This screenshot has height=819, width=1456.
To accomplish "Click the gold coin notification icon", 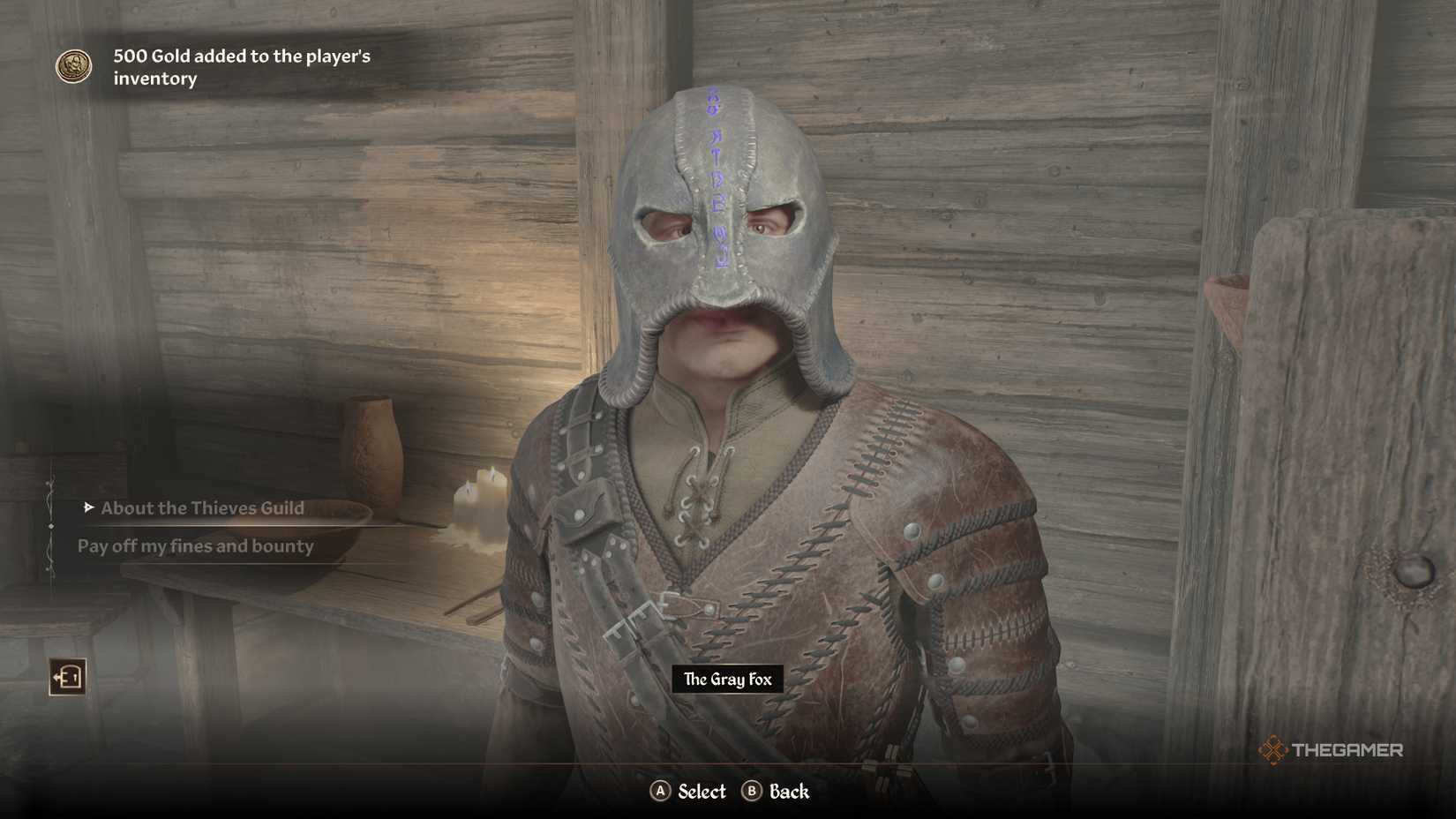I will point(74,66).
